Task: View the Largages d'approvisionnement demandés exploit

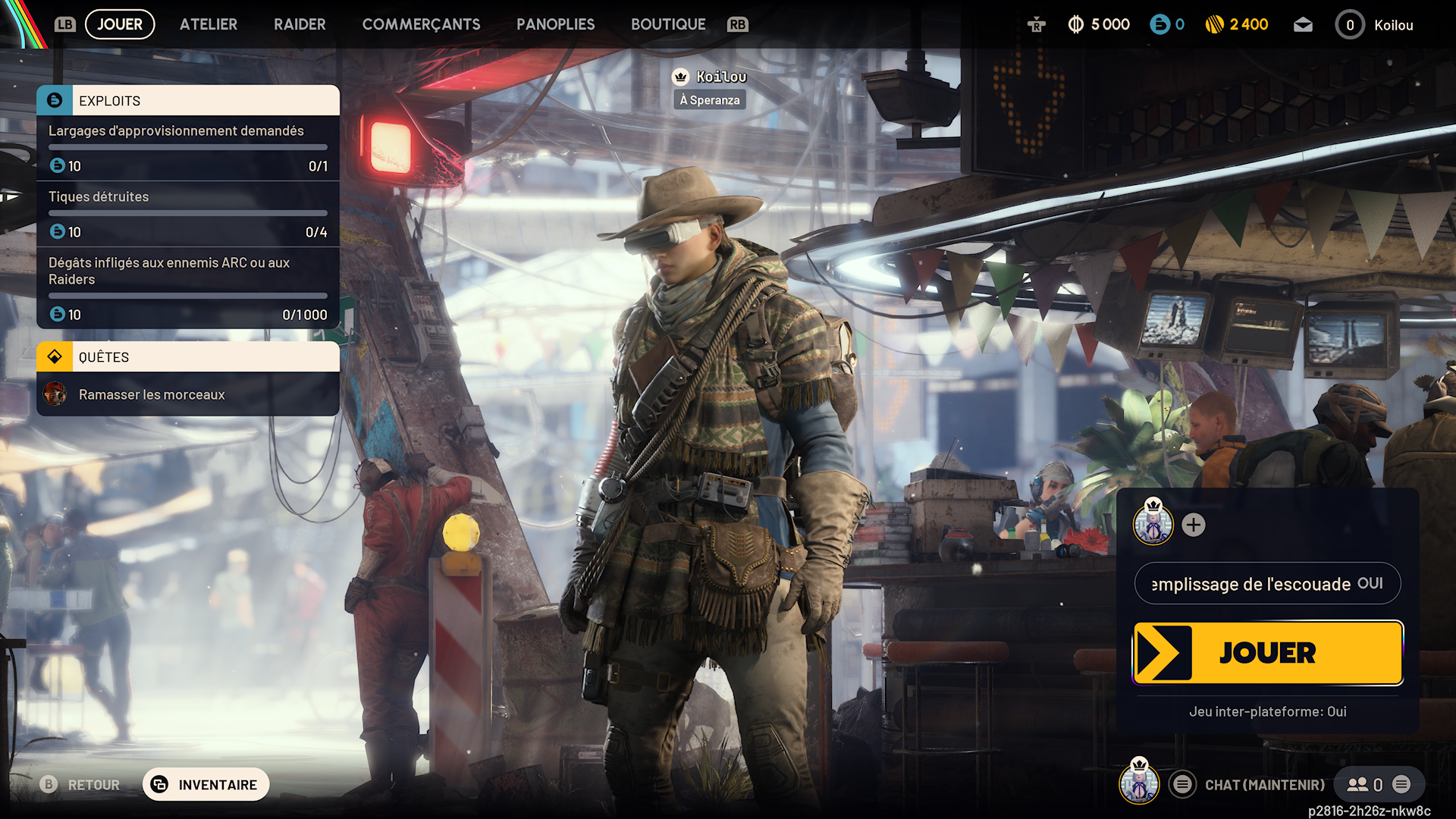Action: tap(188, 148)
